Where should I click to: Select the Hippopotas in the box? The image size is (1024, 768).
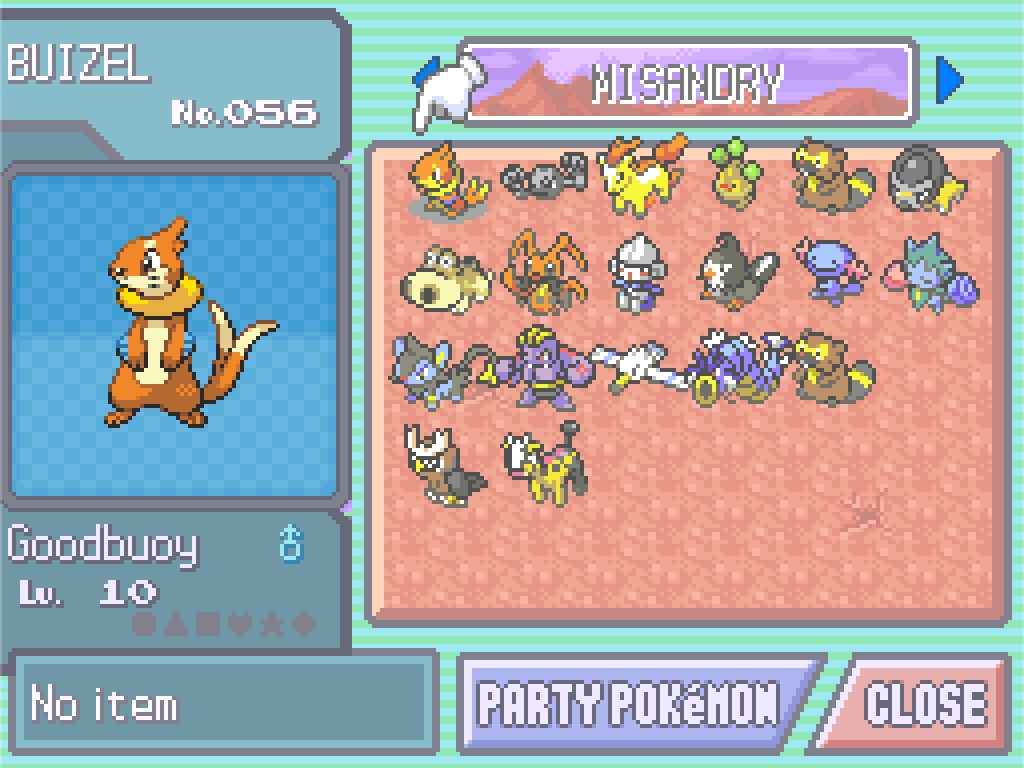tap(445, 276)
